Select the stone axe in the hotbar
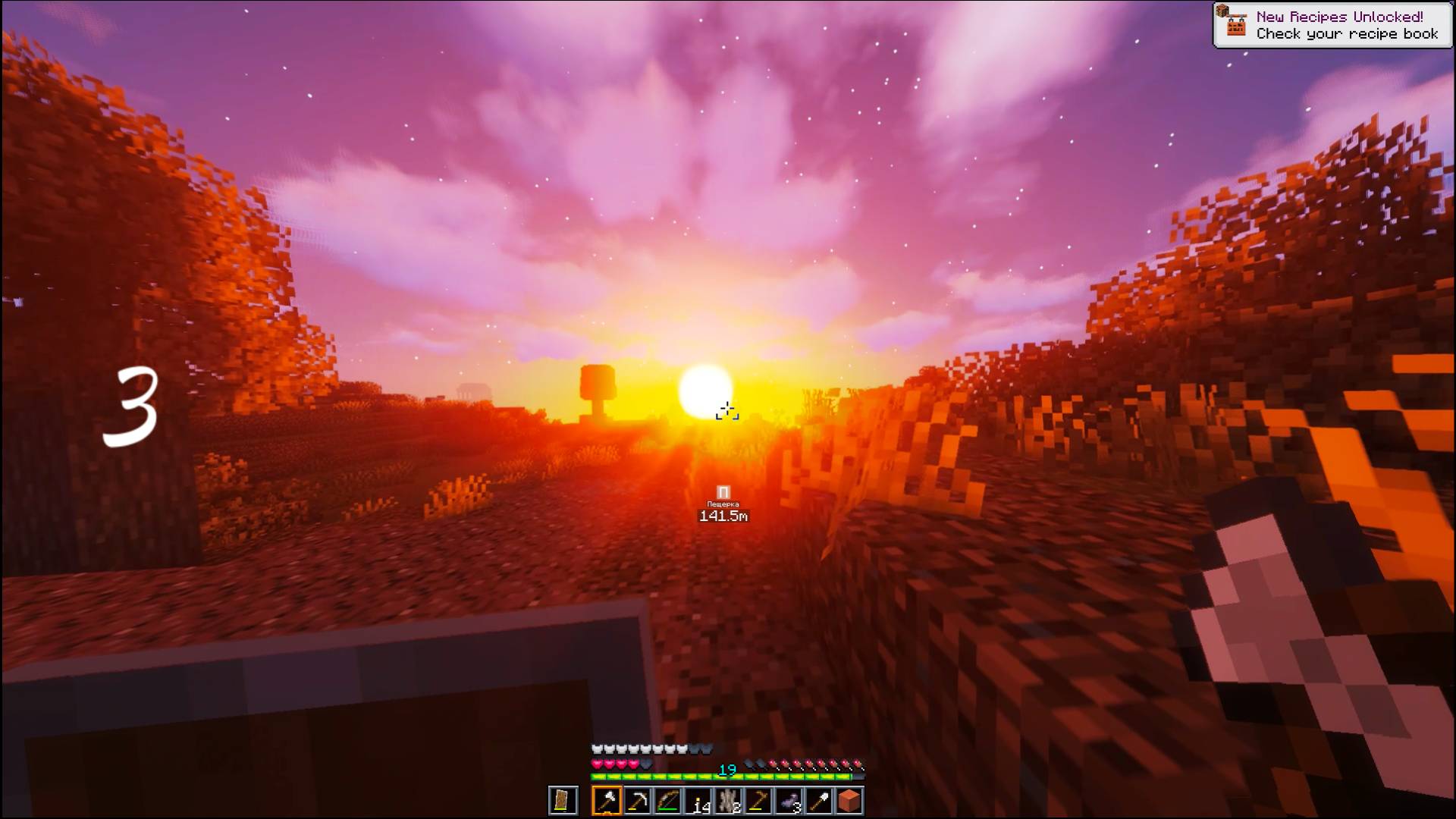Viewport: 1456px width, 819px height. click(607, 800)
